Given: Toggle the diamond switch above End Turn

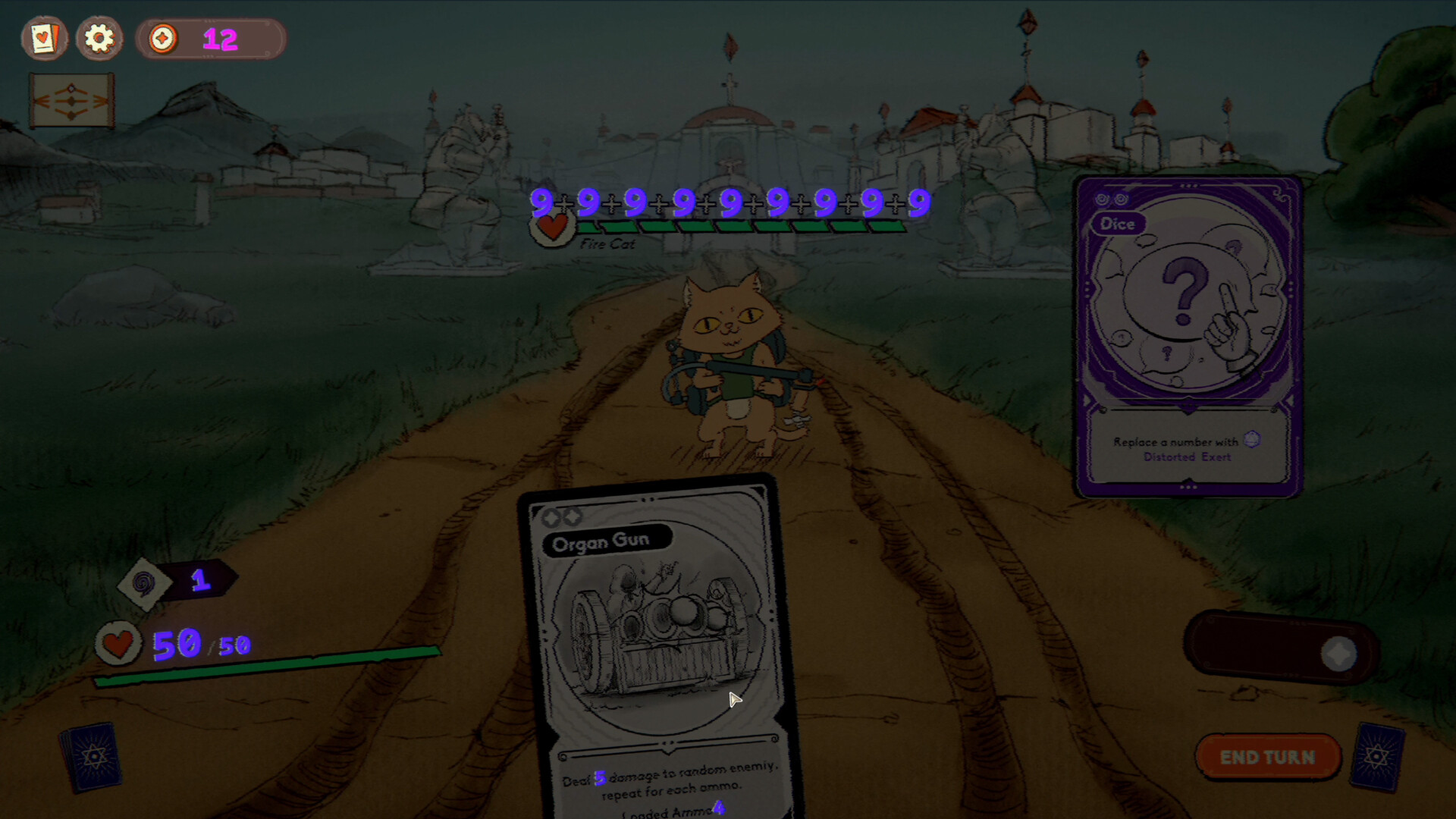Looking at the screenshot, I should [x=1338, y=653].
